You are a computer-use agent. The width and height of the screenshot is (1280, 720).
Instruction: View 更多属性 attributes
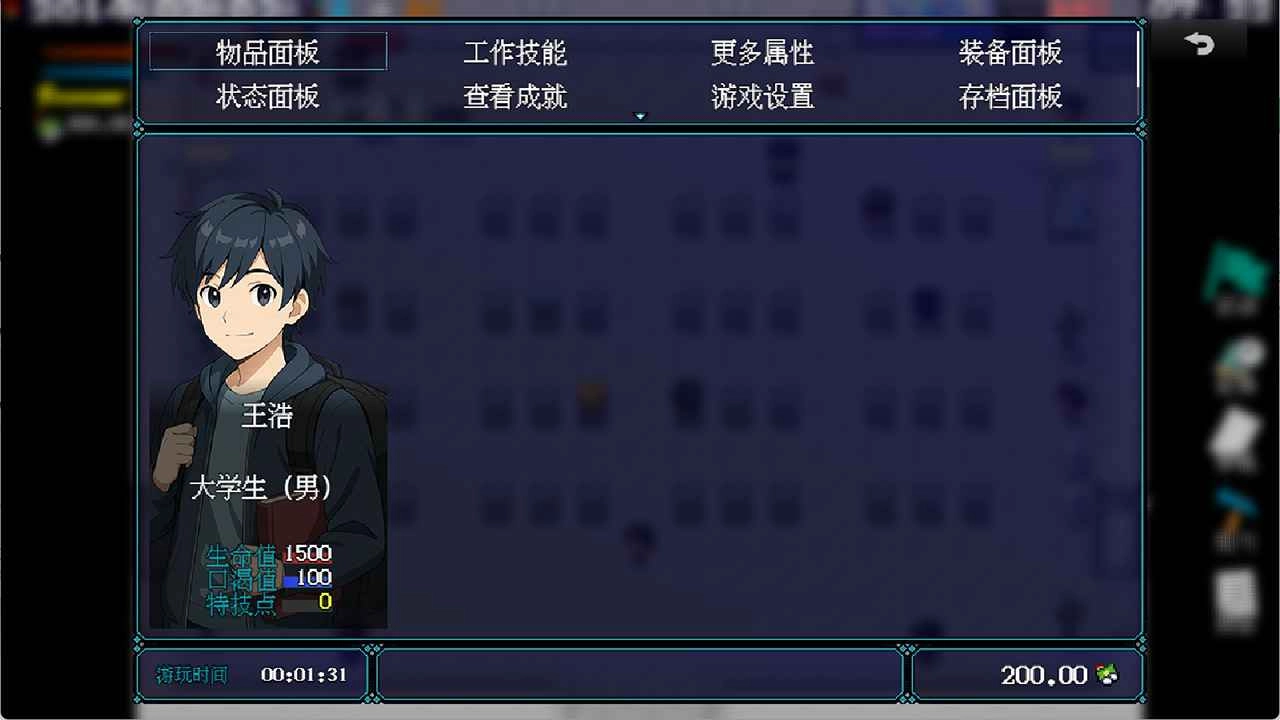tap(762, 53)
